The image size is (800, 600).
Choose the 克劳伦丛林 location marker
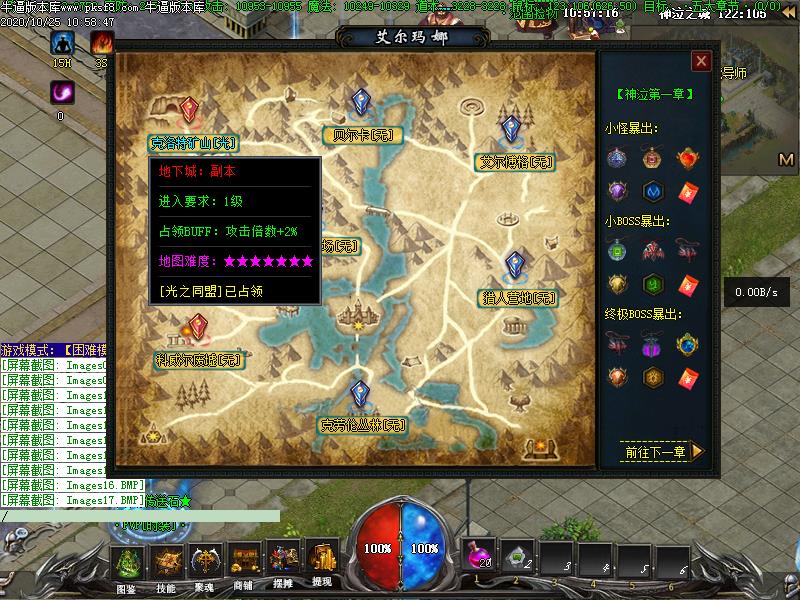click(x=360, y=394)
